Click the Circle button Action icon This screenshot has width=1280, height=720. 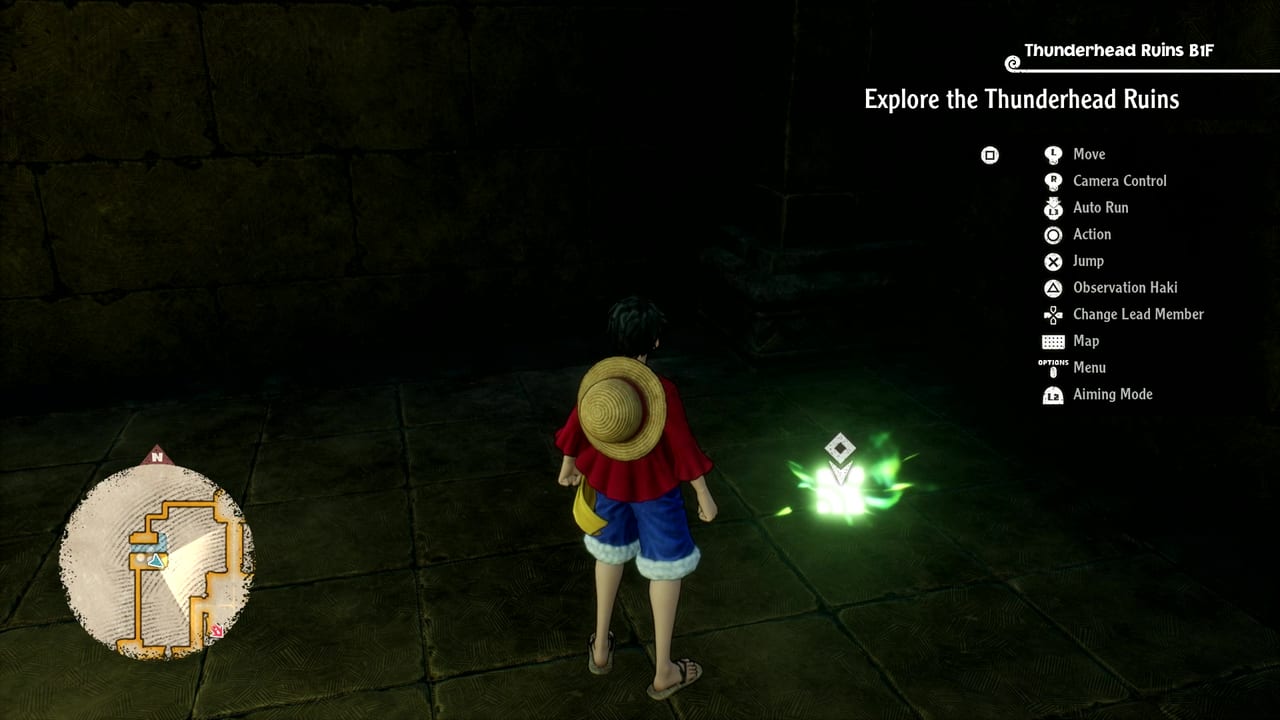click(x=1053, y=234)
